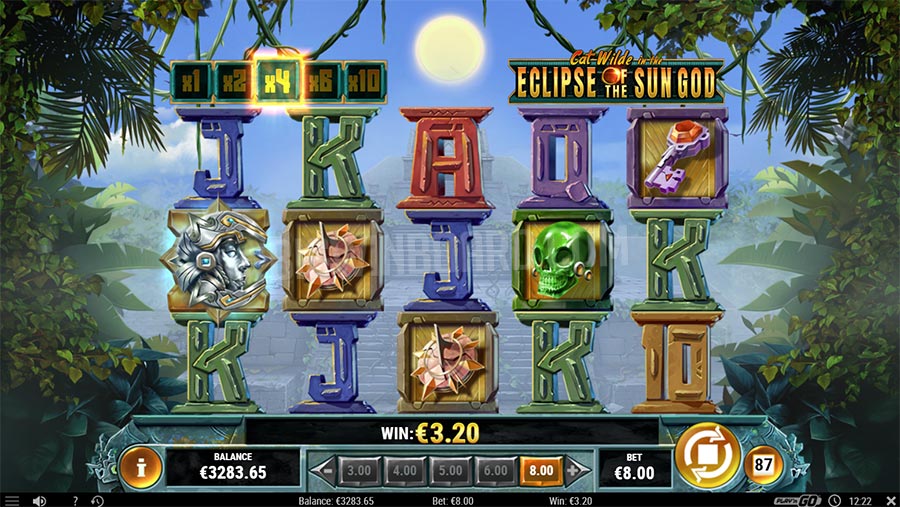Viewport: 900px width, 507px height.
Task: Open the help question mark
Action: (75, 500)
